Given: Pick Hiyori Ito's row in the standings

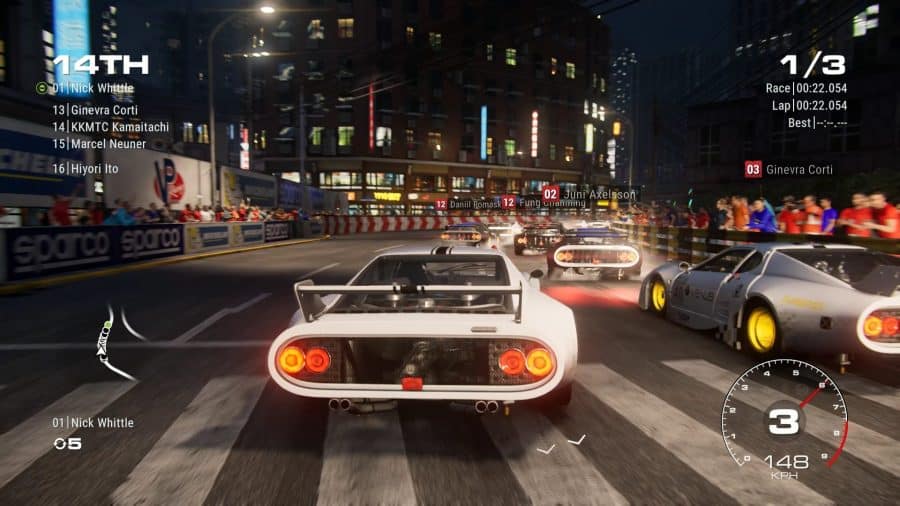Looking at the screenshot, I should (x=85, y=169).
